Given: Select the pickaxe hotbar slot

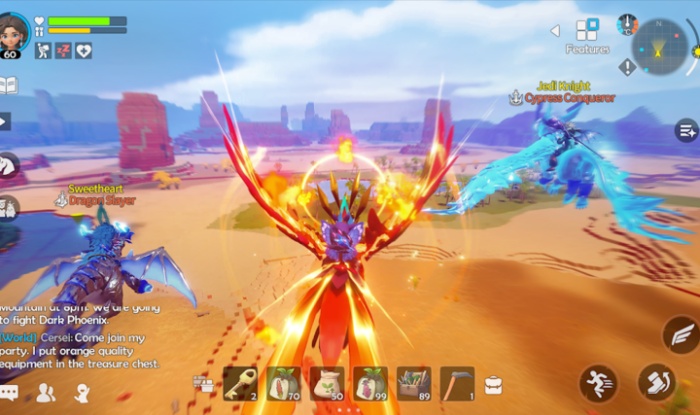Looking at the screenshot, I should [457, 383].
